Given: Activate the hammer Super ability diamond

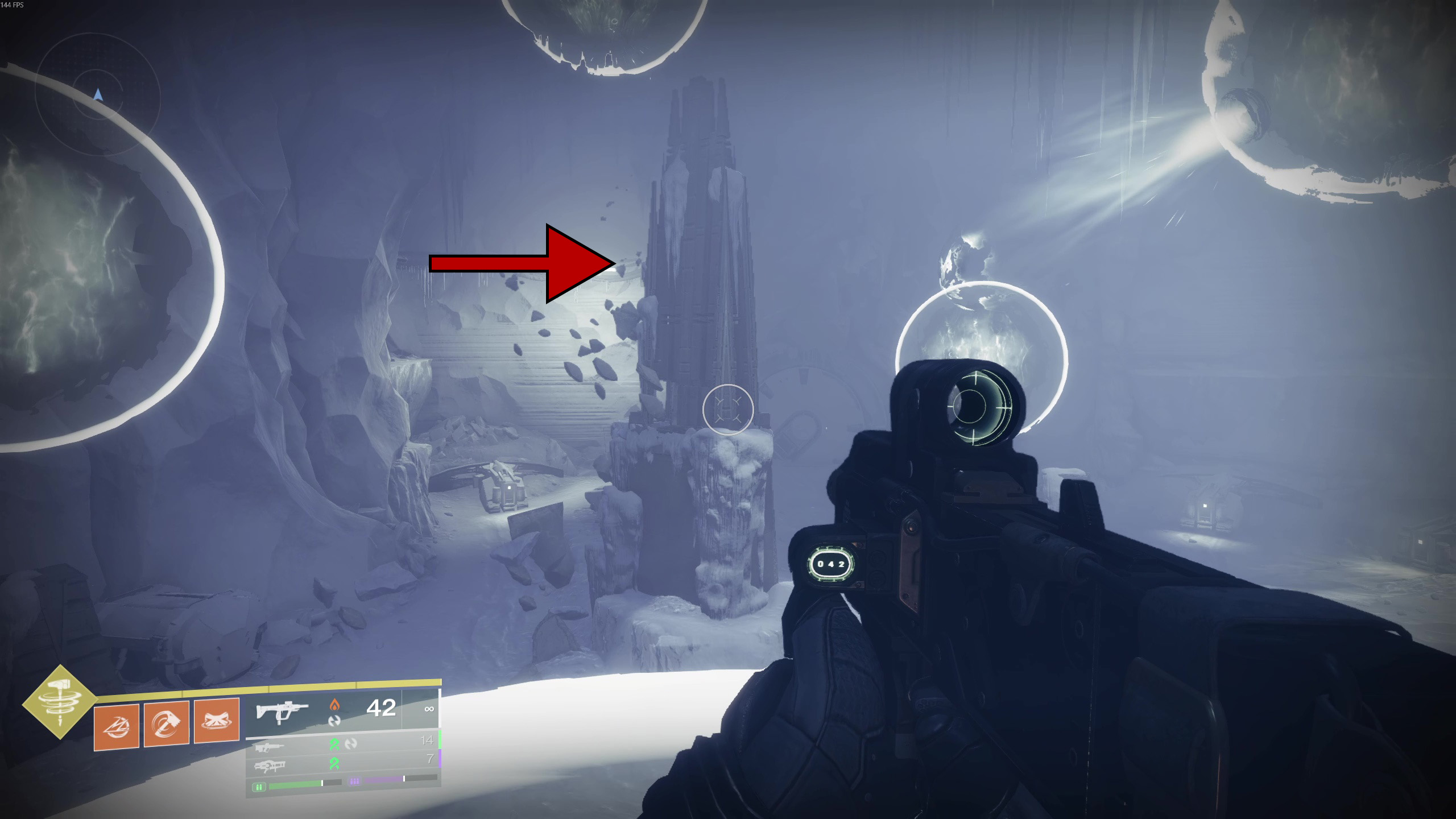Looking at the screenshot, I should click(59, 702).
